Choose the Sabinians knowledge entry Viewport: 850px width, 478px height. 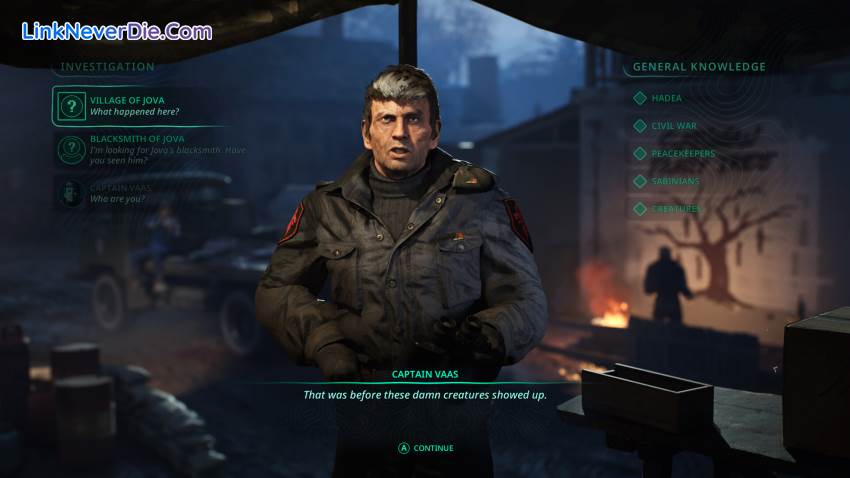pos(675,181)
